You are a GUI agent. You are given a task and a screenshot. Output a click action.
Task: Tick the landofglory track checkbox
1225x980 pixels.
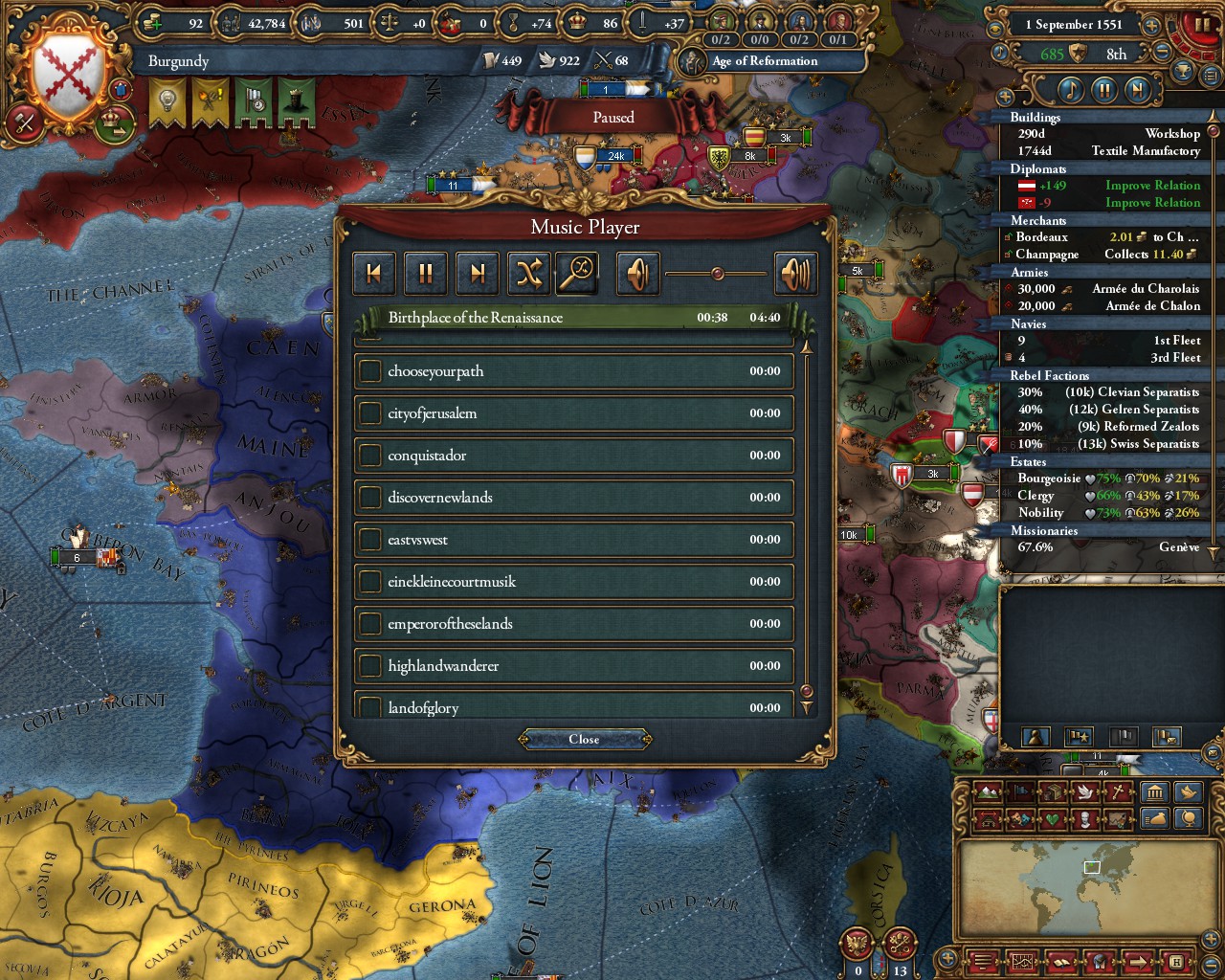click(x=371, y=707)
